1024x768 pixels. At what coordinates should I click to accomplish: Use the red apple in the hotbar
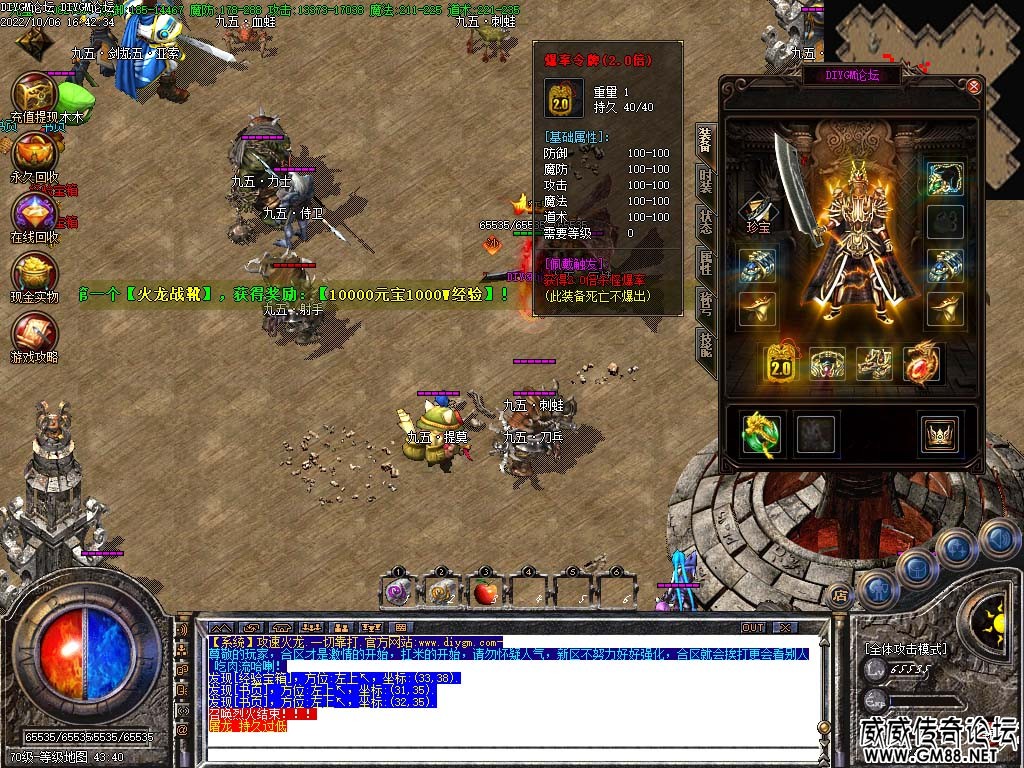pos(486,591)
